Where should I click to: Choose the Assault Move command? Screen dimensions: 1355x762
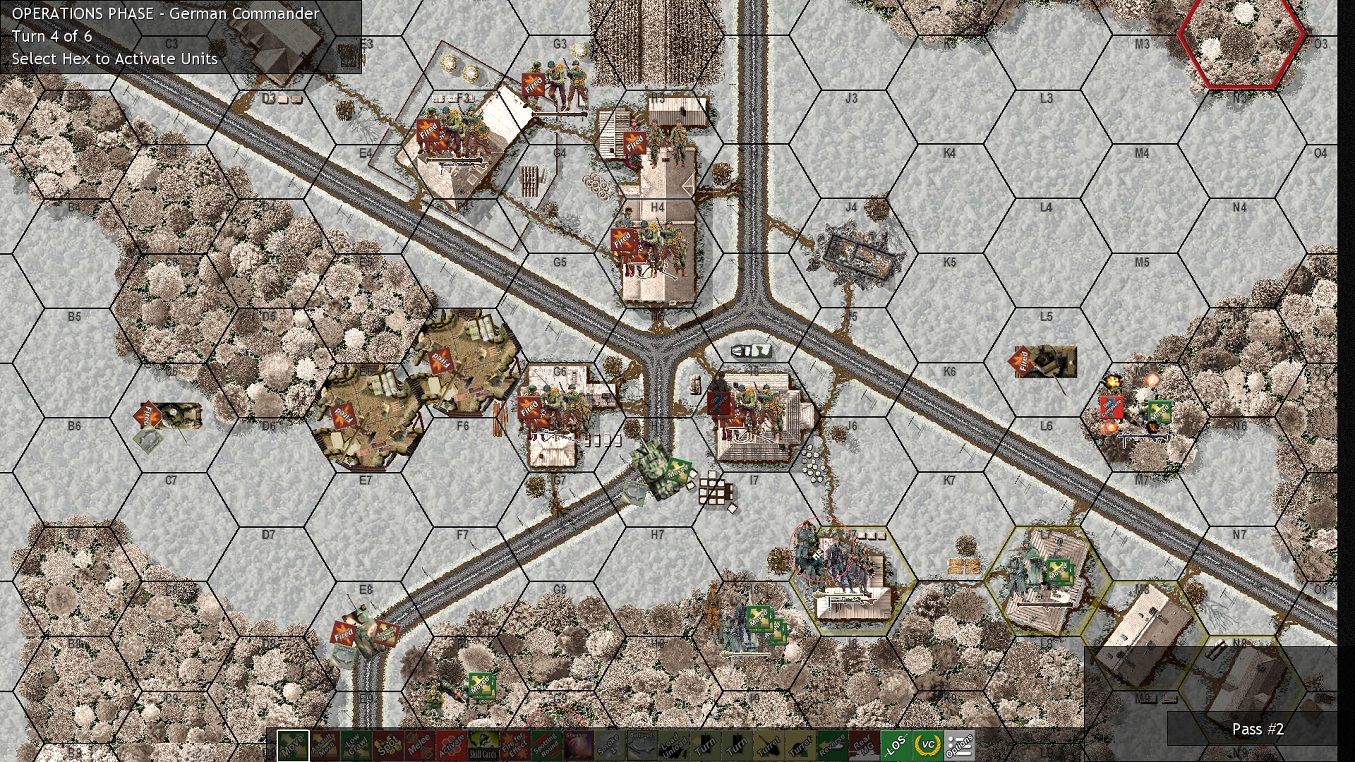point(323,745)
